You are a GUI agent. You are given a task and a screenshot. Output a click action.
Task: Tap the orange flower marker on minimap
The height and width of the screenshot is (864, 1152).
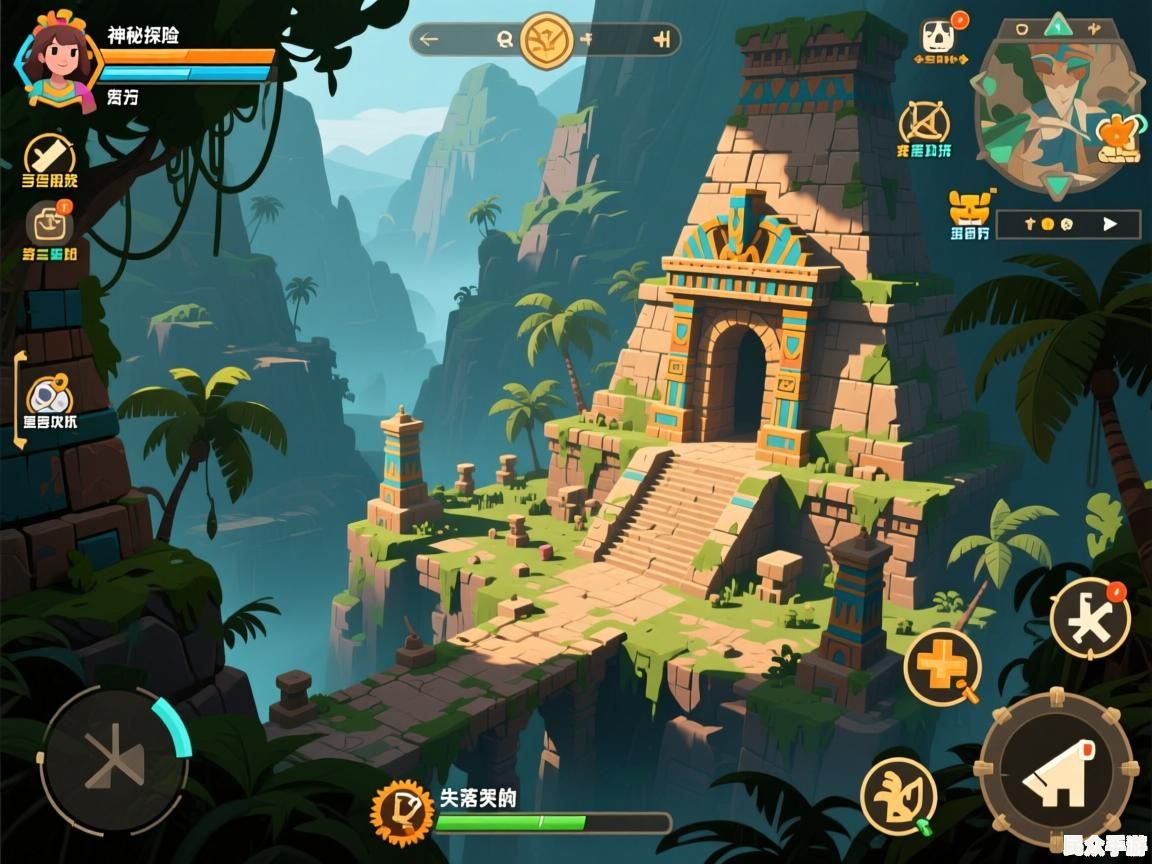coord(1116,133)
